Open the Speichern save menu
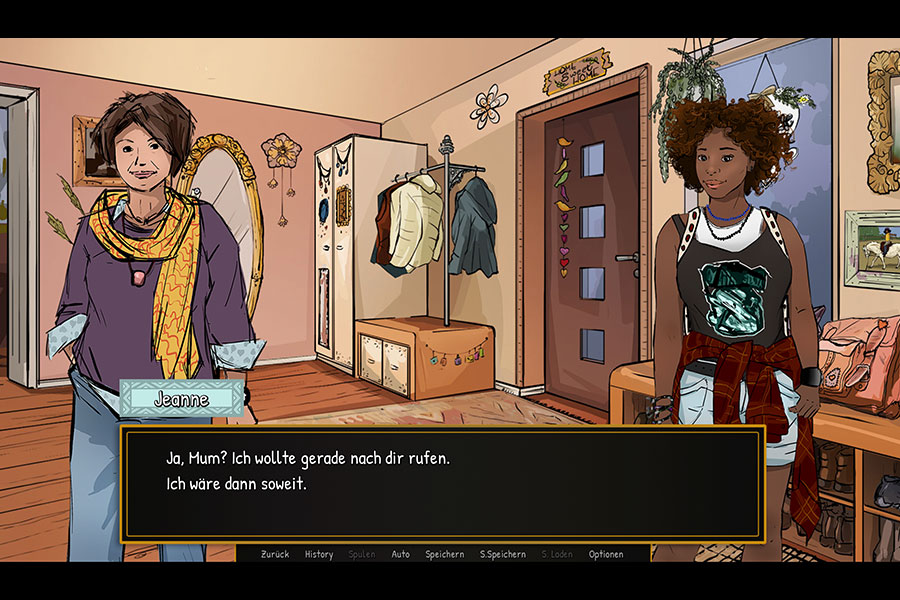This screenshot has height=600, width=900. coord(444,554)
